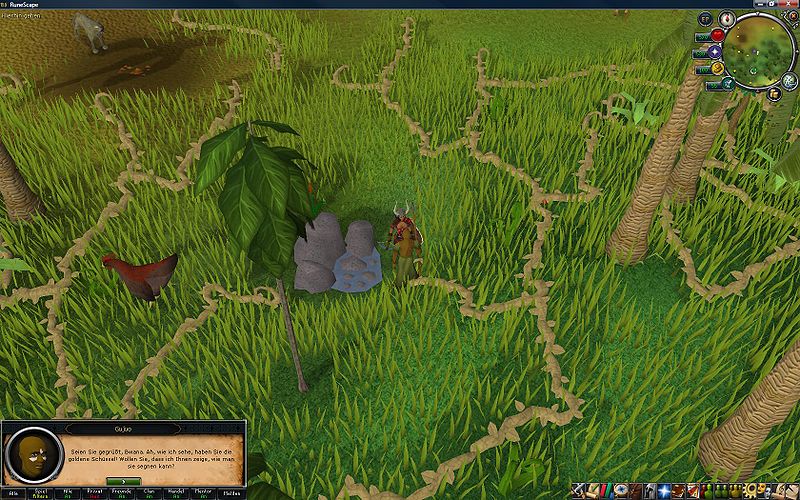Close the RuneScape window
This screenshot has width=800, height=500.
[x=790, y=4]
